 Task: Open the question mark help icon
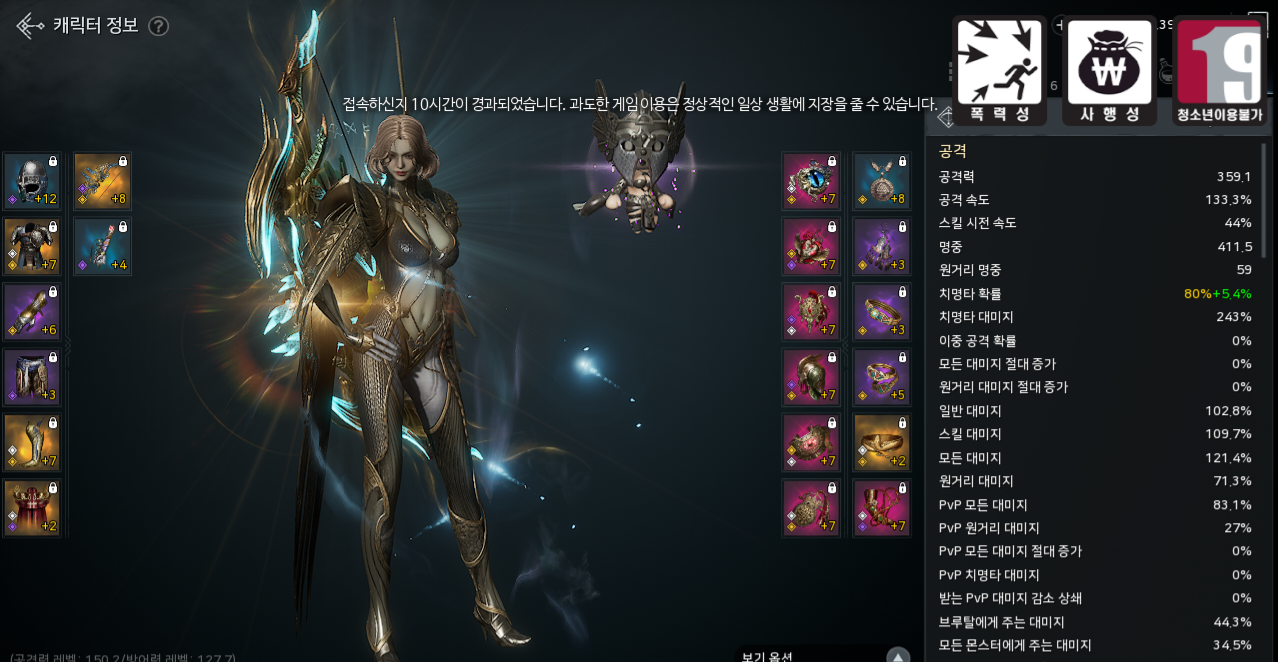coord(158,26)
